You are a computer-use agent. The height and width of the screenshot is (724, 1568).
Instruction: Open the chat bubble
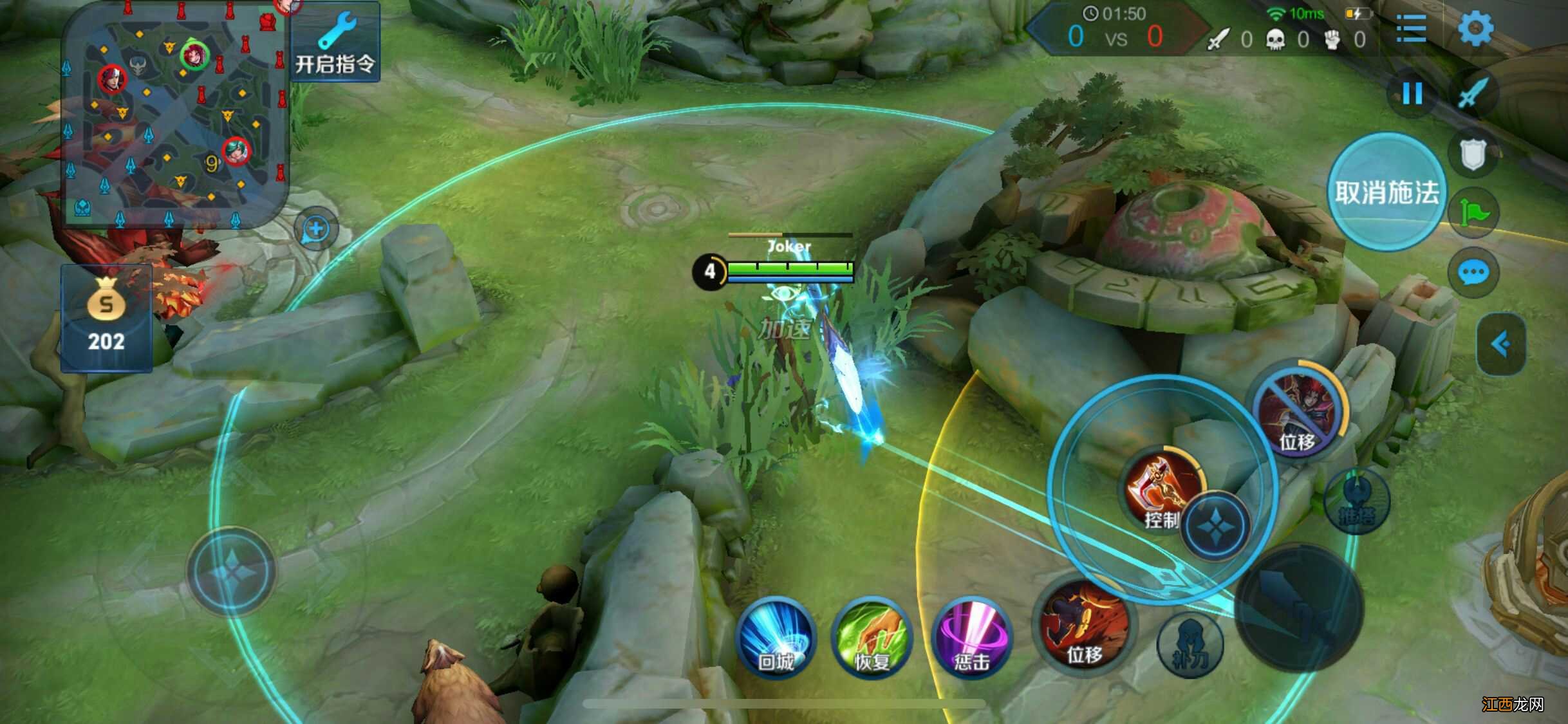pos(1473,273)
